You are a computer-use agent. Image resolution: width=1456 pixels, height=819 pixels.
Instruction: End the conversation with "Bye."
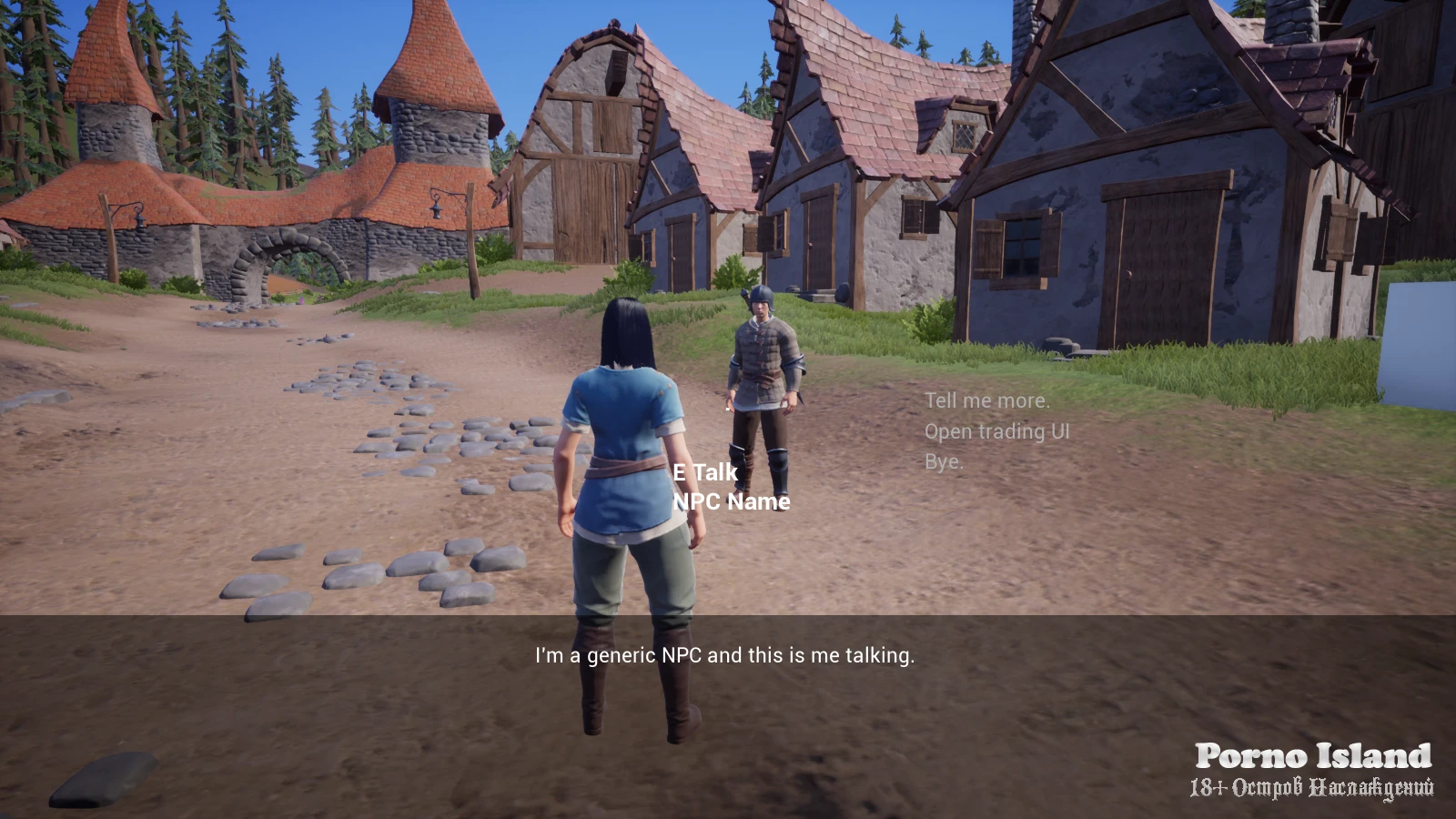point(944,461)
